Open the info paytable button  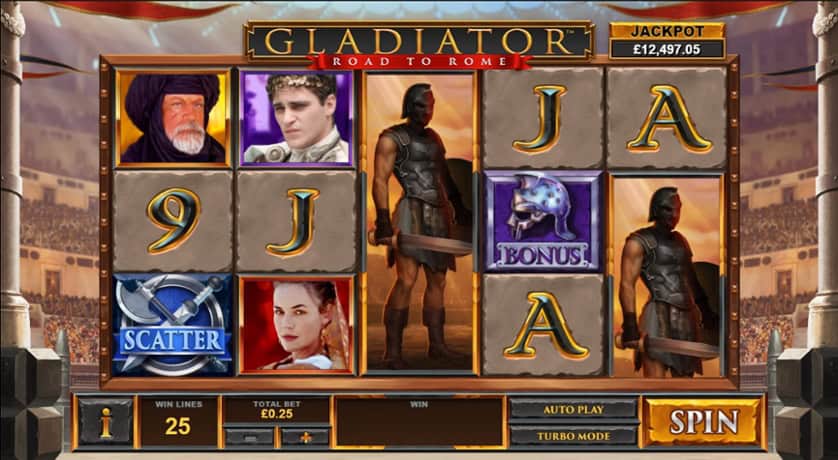(105, 422)
